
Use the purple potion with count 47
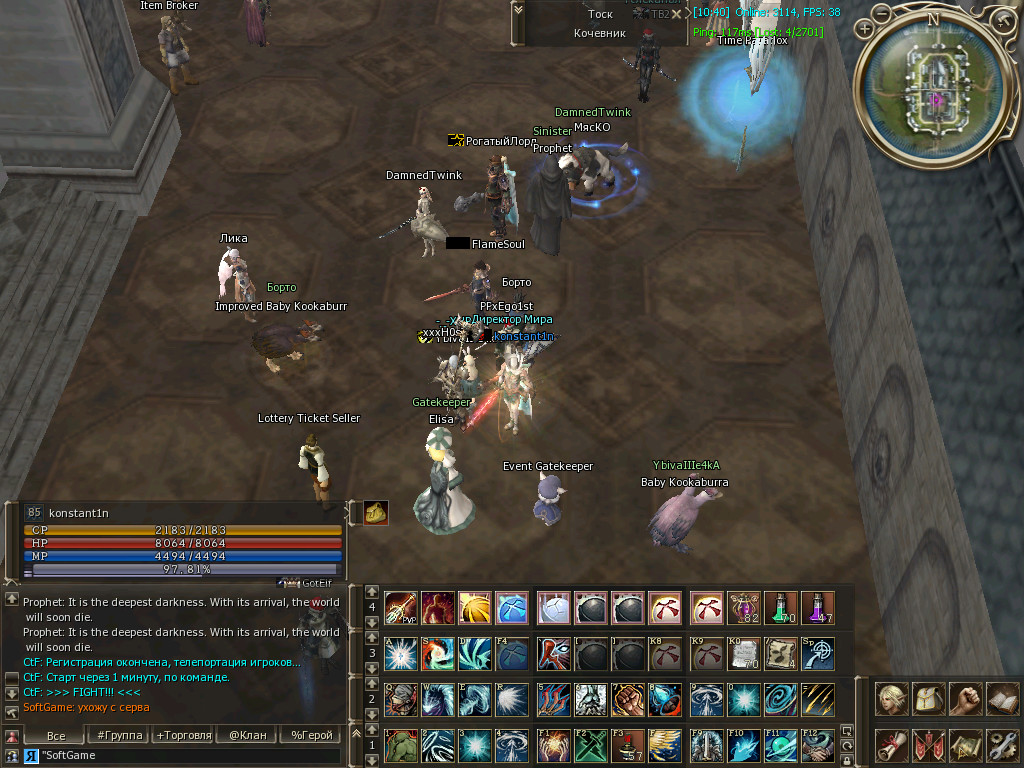(818, 607)
